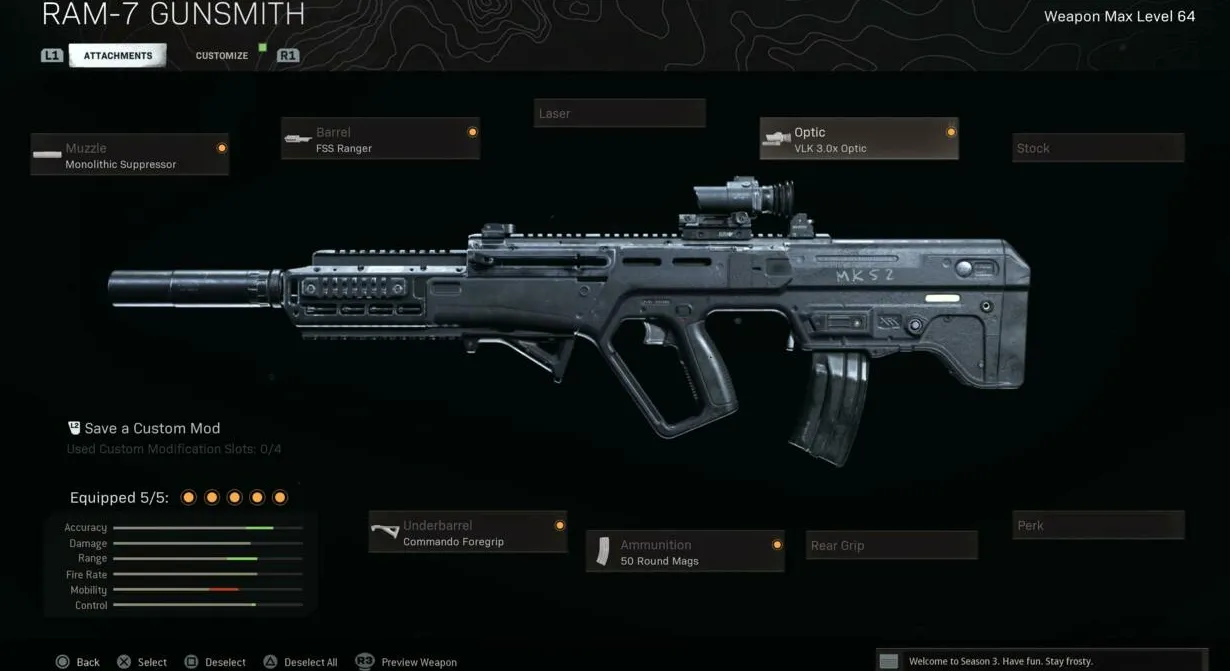The height and width of the screenshot is (671, 1230).
Task: Open the empty Laser attachment slot
Action: (x=620, y=113)
